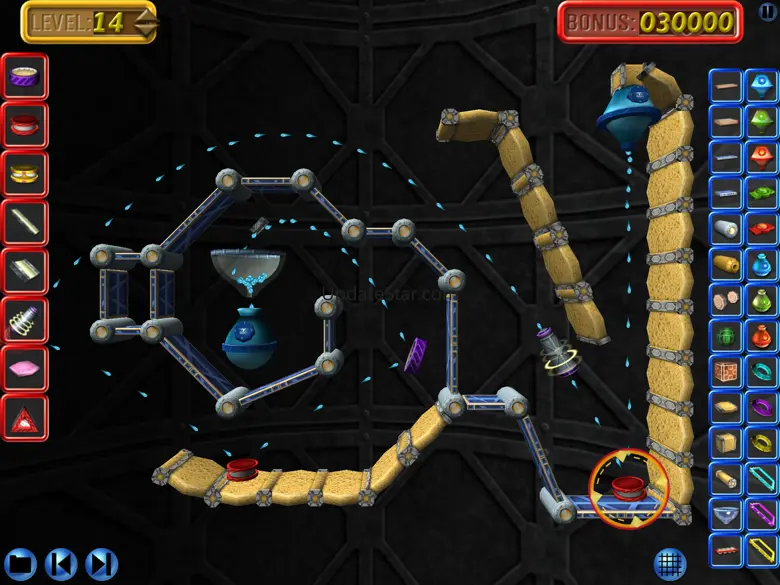
Task: Pause the game with the top-right button
Action: (766, 11)
